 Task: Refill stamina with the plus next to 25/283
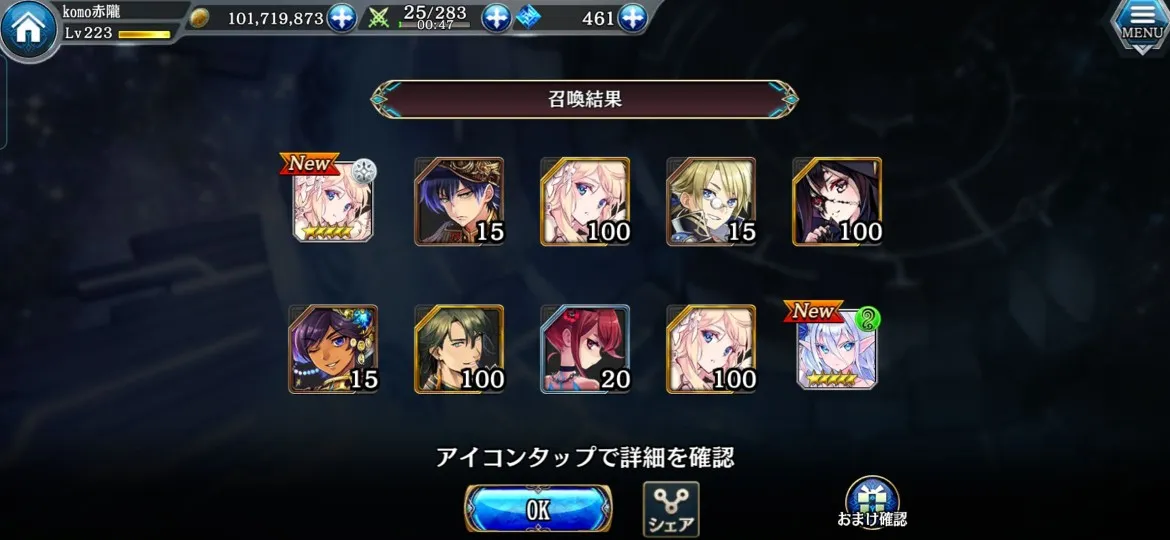(x=496, y=18)
